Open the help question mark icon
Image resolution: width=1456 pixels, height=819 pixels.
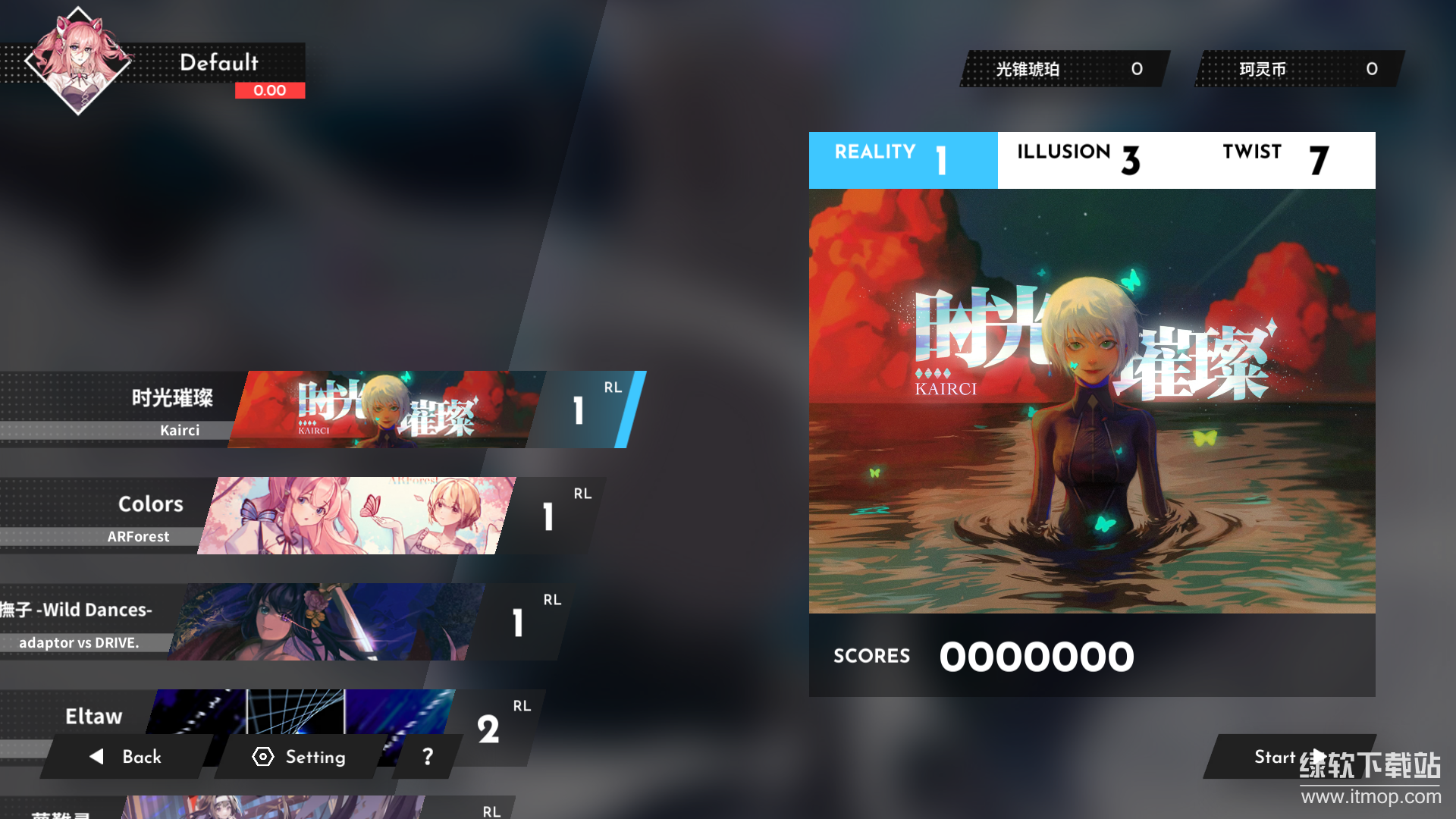427,756
